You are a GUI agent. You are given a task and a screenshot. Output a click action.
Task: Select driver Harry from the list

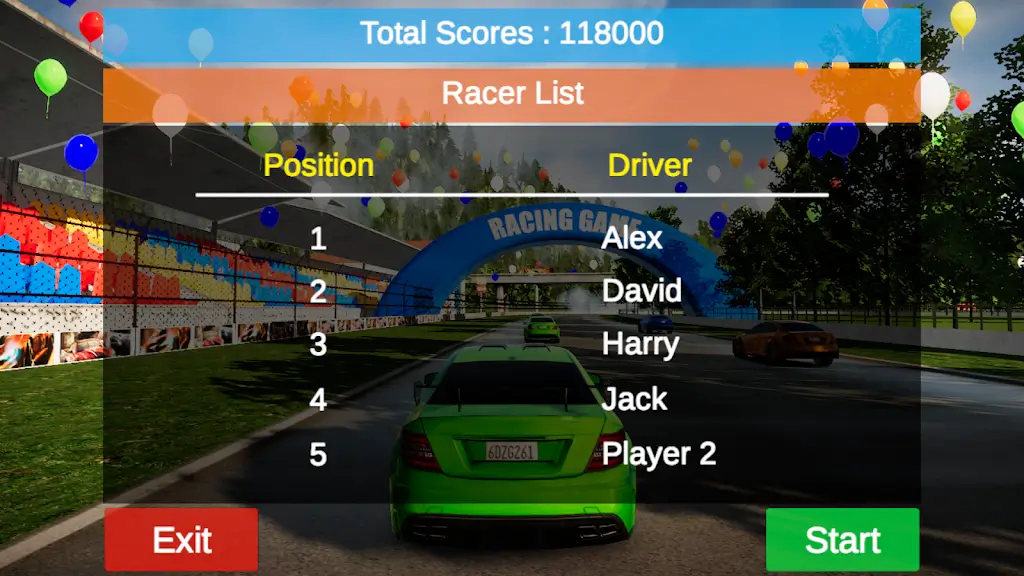pyautogui.click(x=640, y=344)
